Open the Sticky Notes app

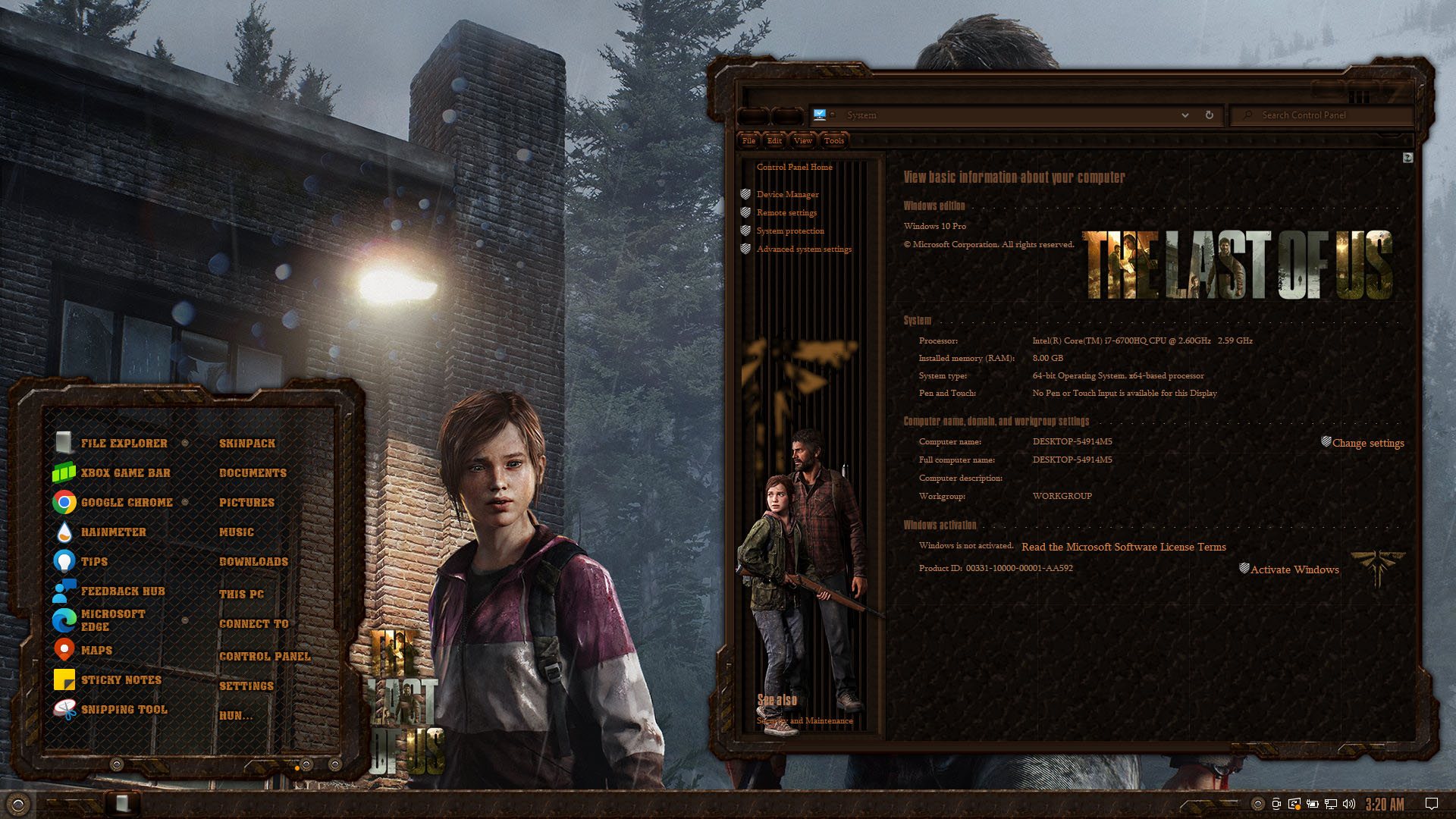[x=121, y=679]
